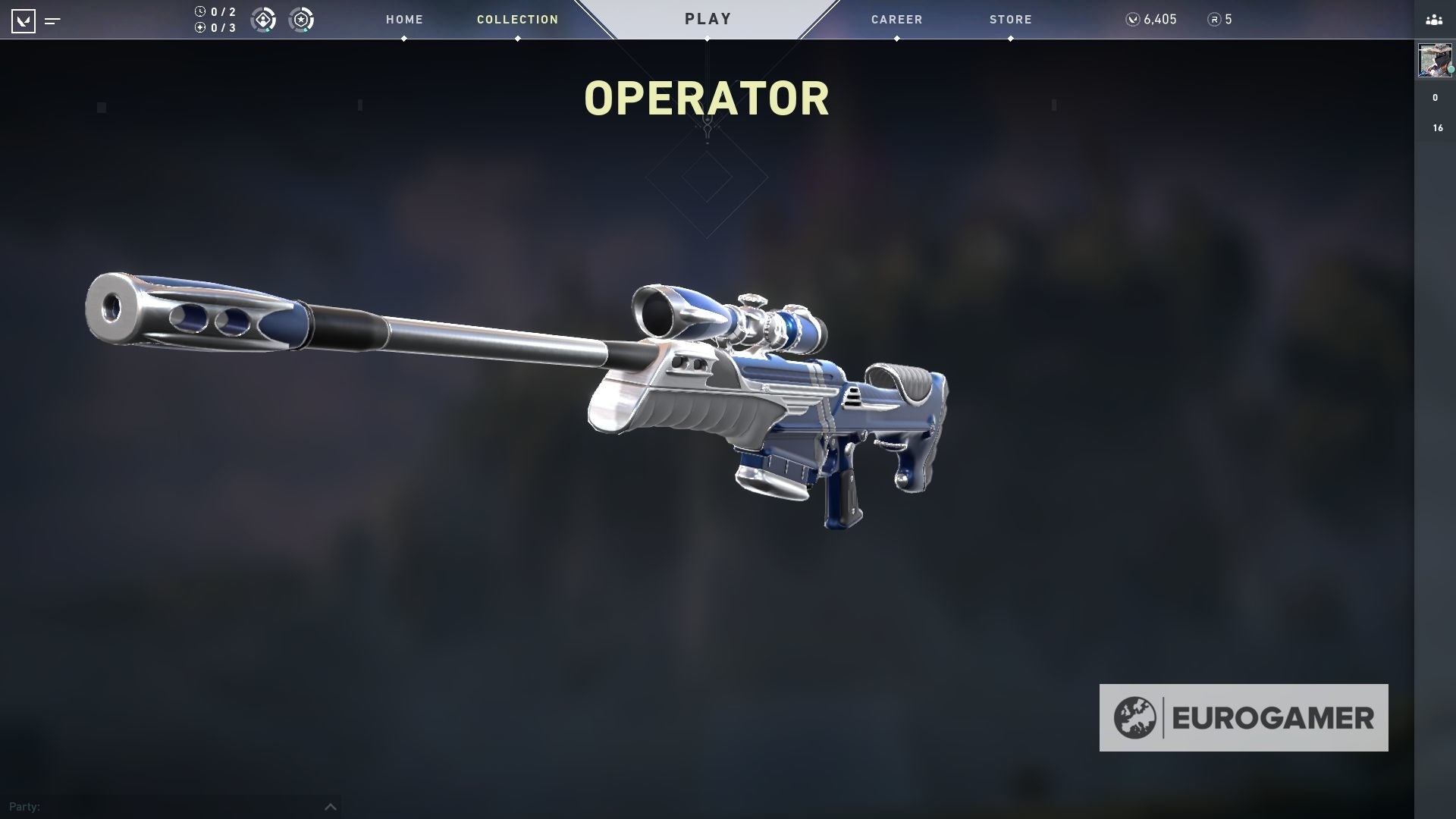
Task: Open your player card thumbnail
Action: click(1434, 61)
